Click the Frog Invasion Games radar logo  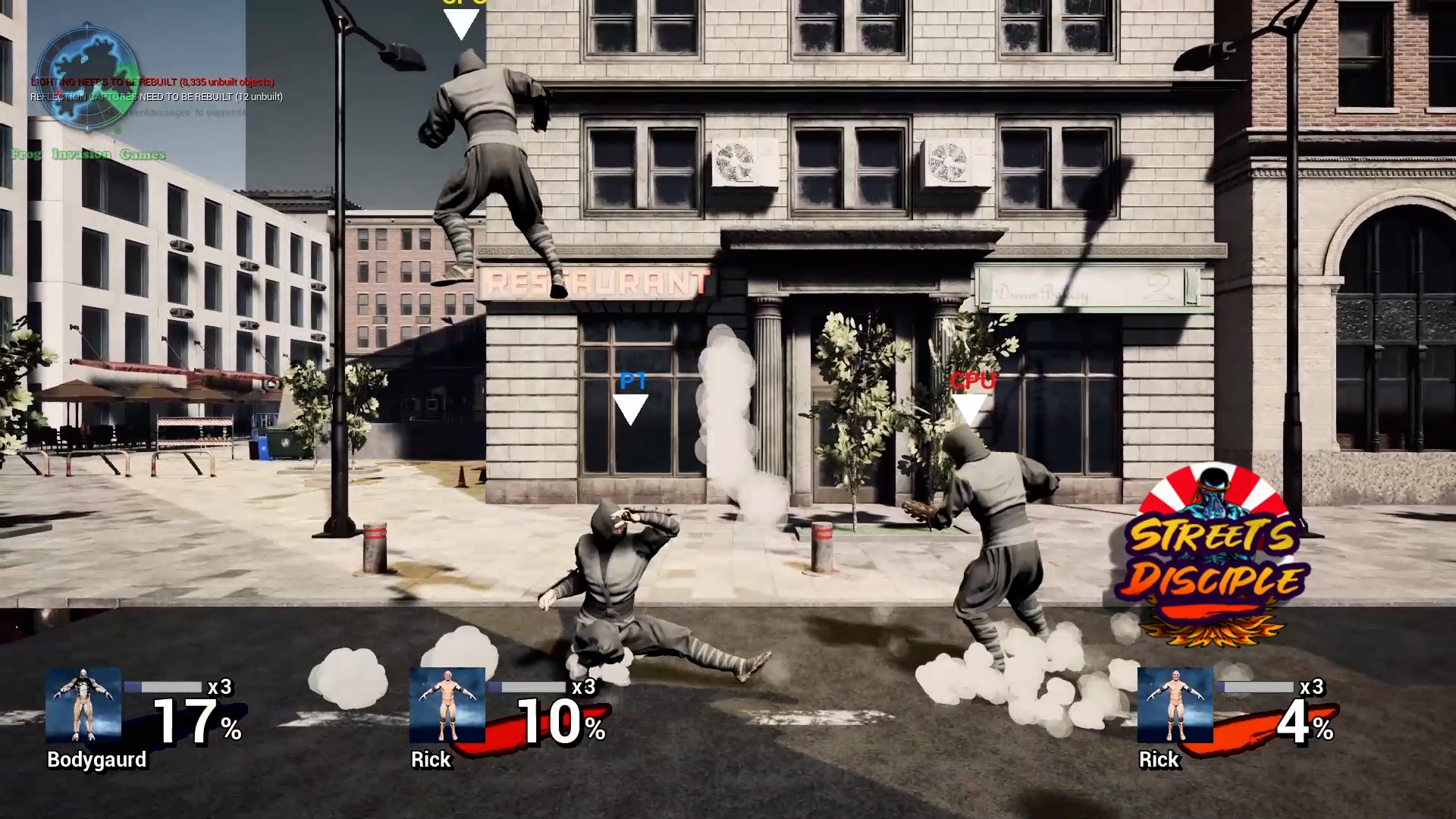coord(88,77)
